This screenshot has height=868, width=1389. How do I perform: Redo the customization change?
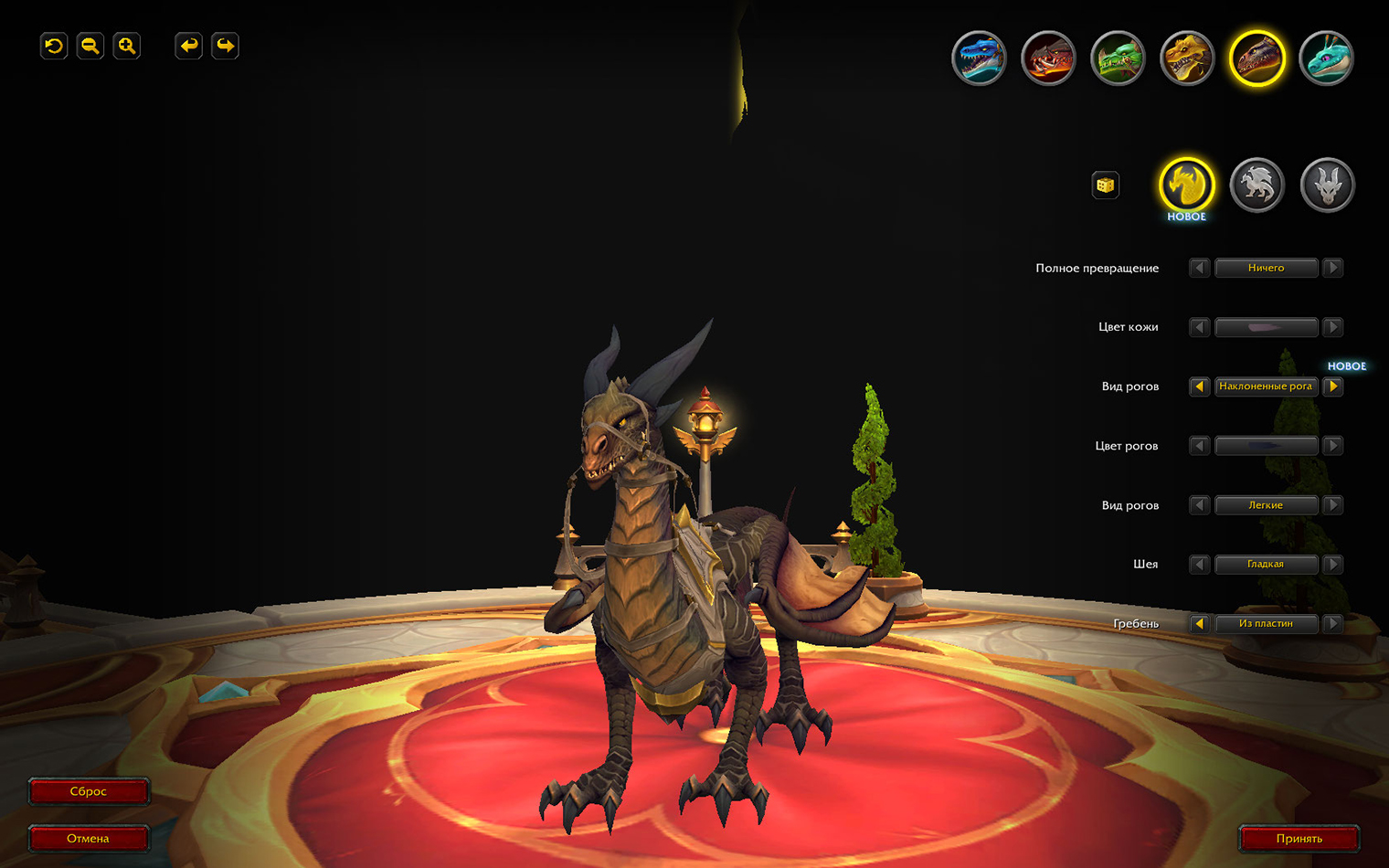tap(225, 46)
